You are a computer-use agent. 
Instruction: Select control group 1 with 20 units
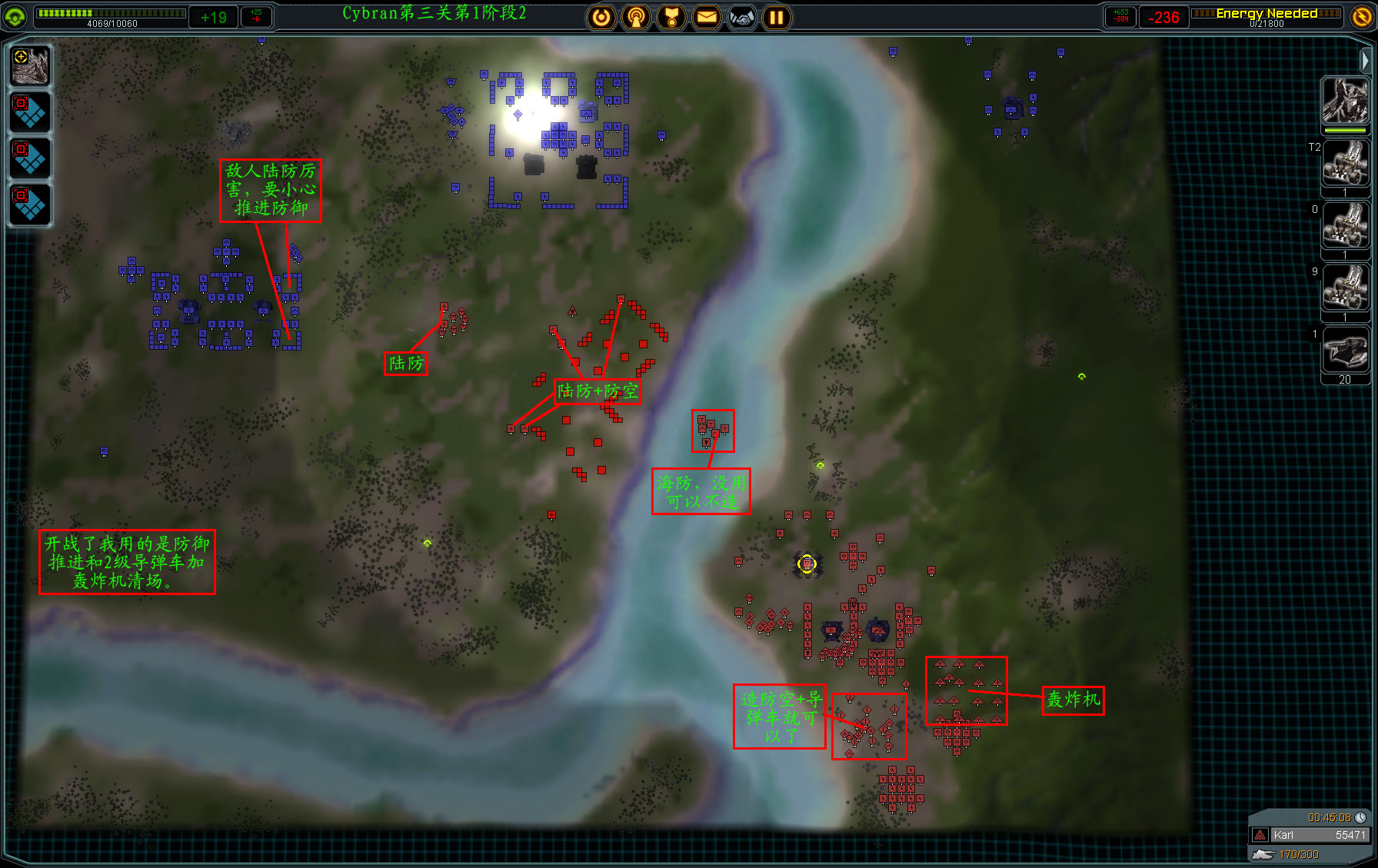click(1345, 351)
